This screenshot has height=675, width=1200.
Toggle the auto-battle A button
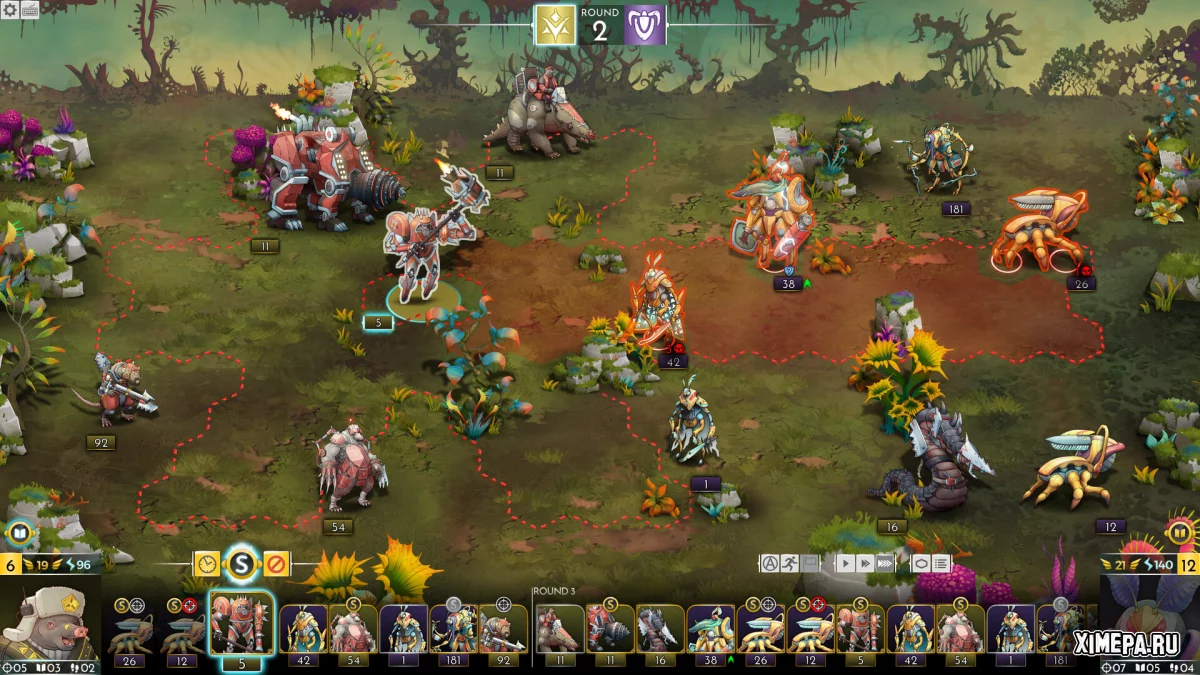pos(769,563)
